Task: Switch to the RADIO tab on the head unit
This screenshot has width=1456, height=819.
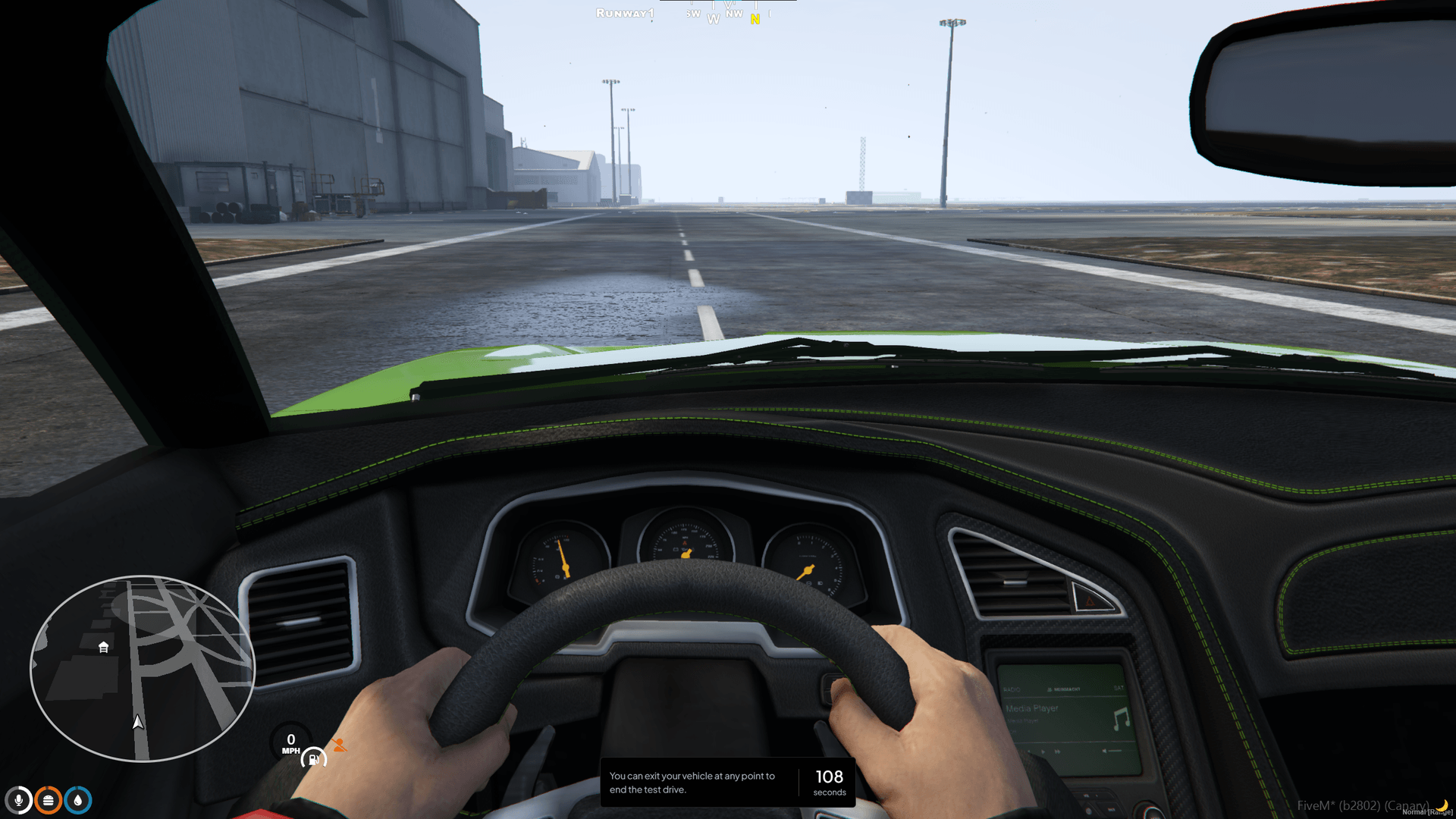Action: pos(1012,689)
